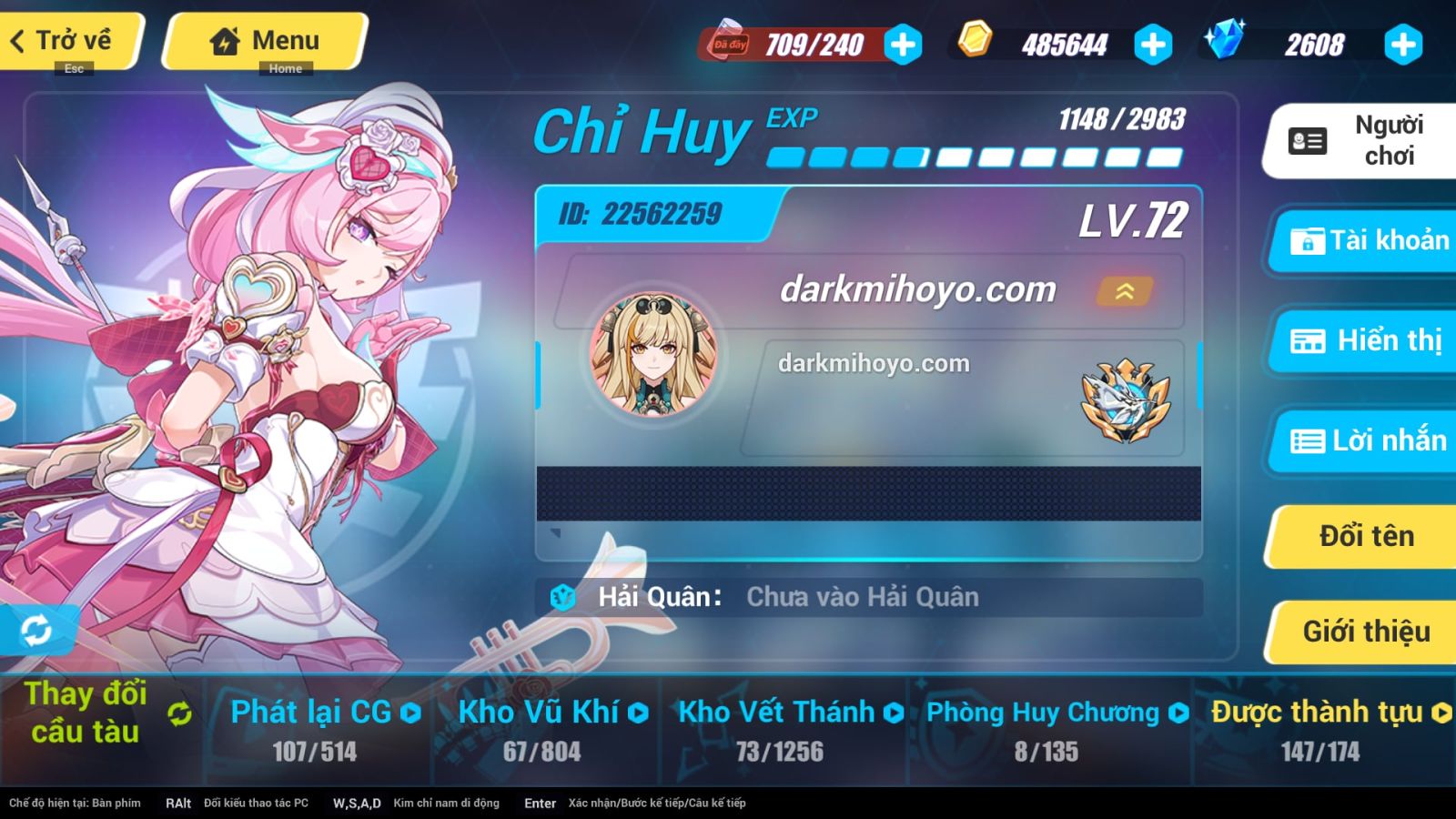Viewport: 1456px width, 819px height.
Task: Click the lock icon on the Tài khoản button
Action: click(1306, 241)
